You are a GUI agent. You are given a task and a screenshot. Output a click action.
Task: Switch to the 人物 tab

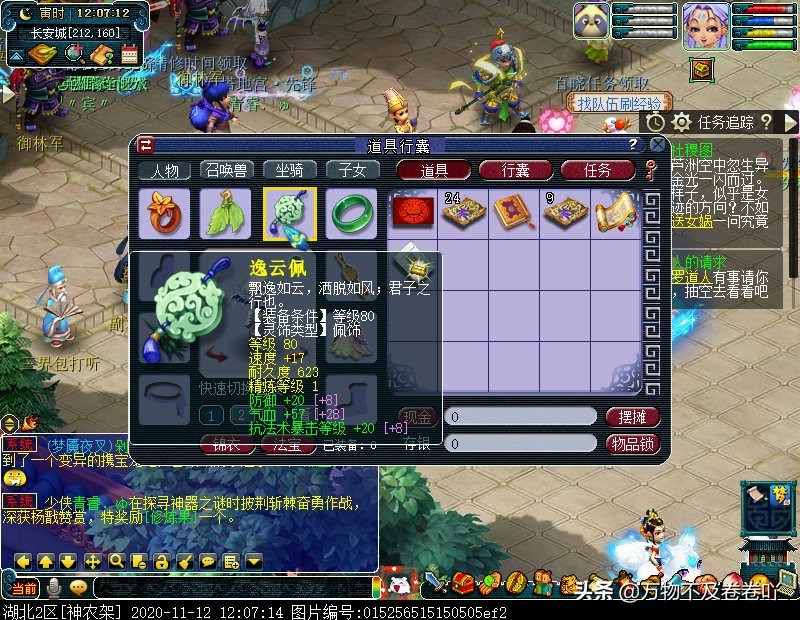(x=165, y=170)
